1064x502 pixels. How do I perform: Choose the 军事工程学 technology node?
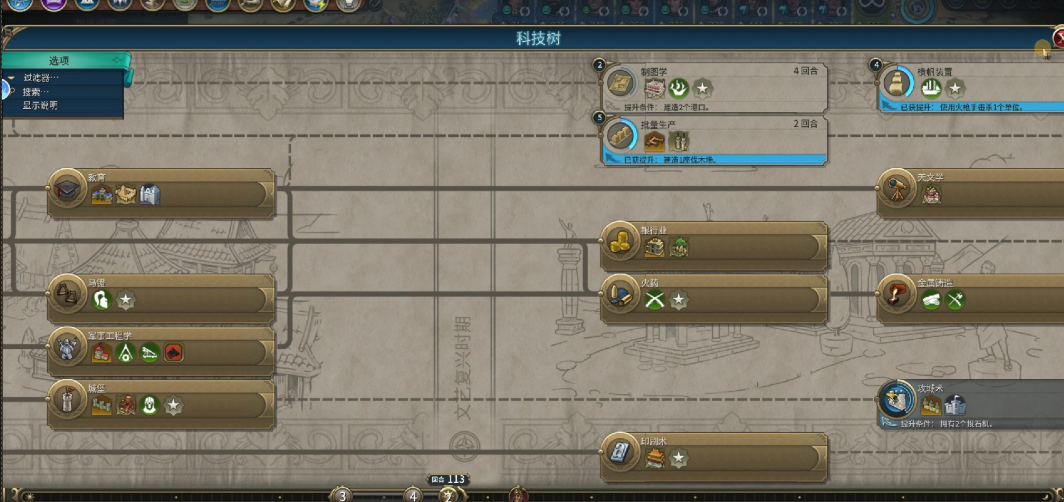pyautogui.click(x=162, y=351)
